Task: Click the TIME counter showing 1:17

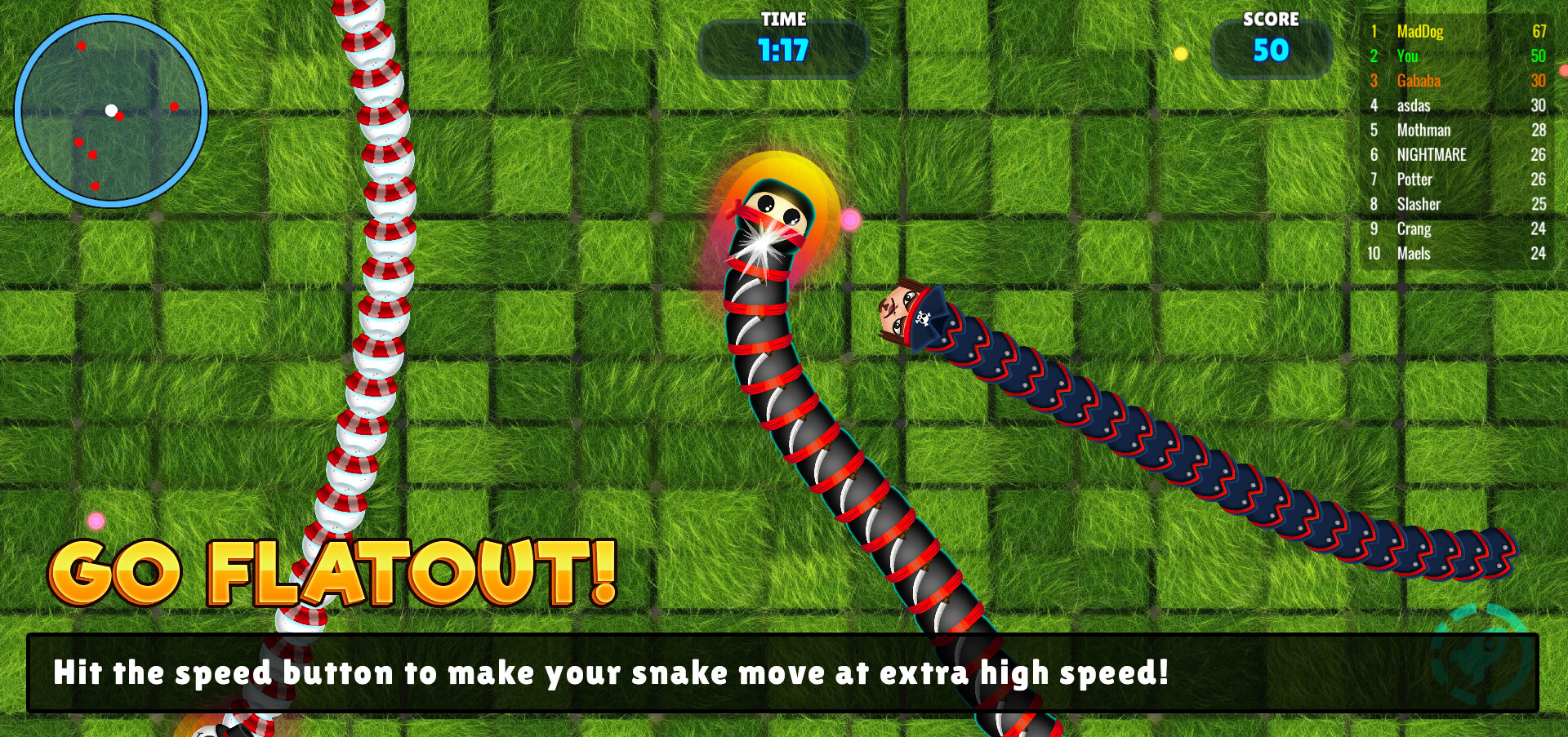Action: [x=783, y=49]
